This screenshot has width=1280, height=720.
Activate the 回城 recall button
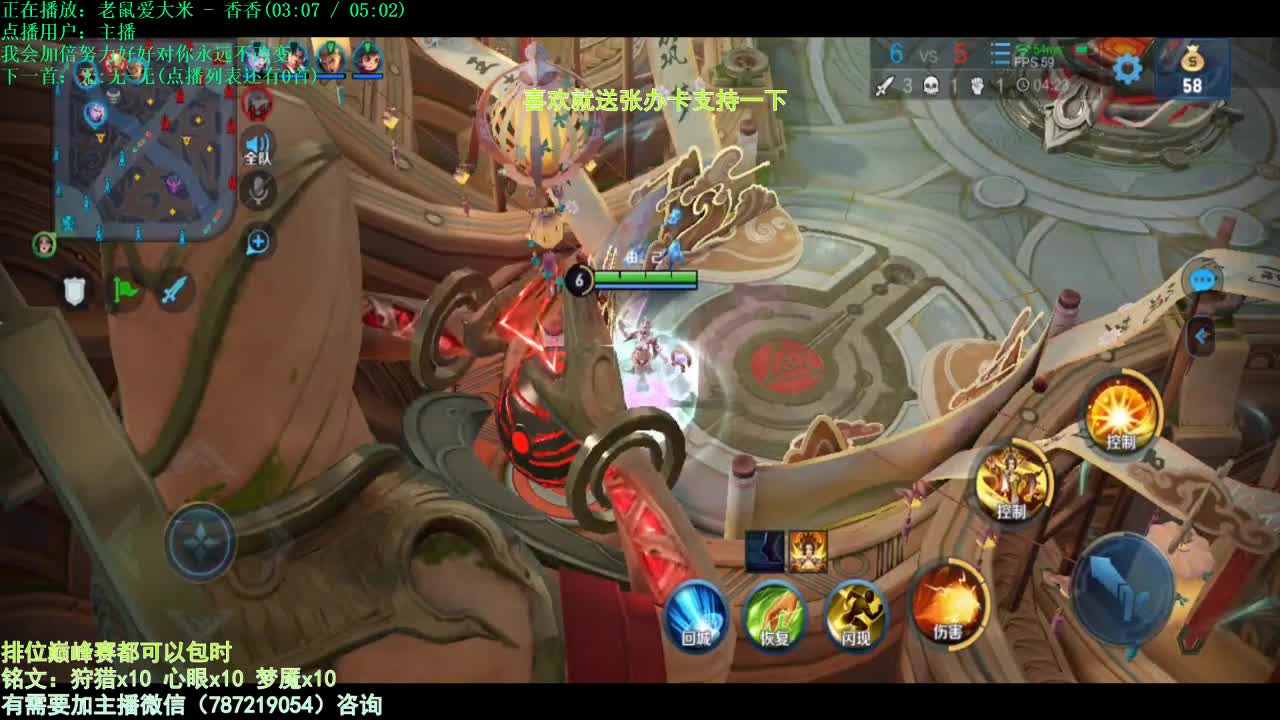[696, 614]
